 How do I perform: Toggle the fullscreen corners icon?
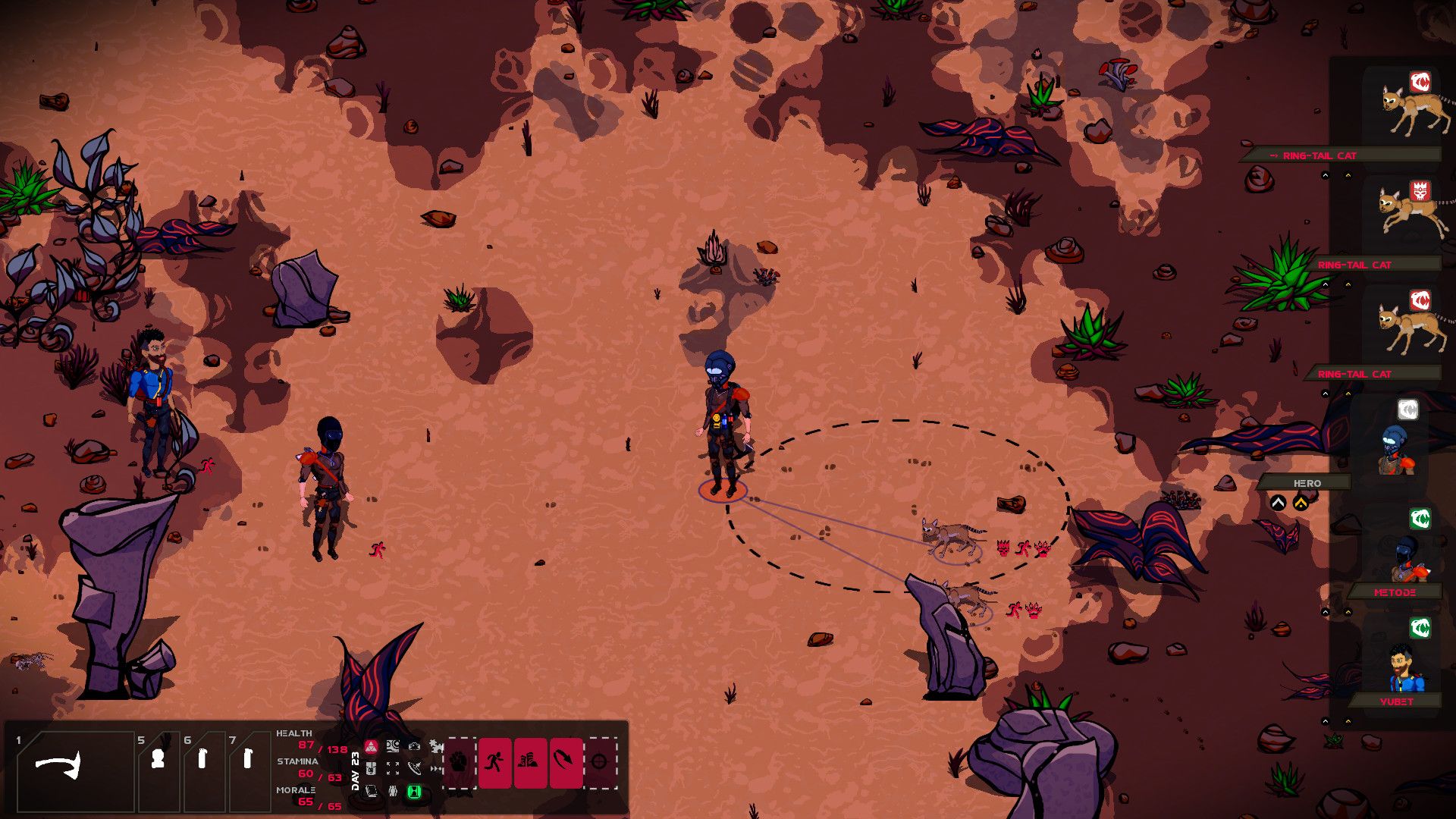pos(393,769)
